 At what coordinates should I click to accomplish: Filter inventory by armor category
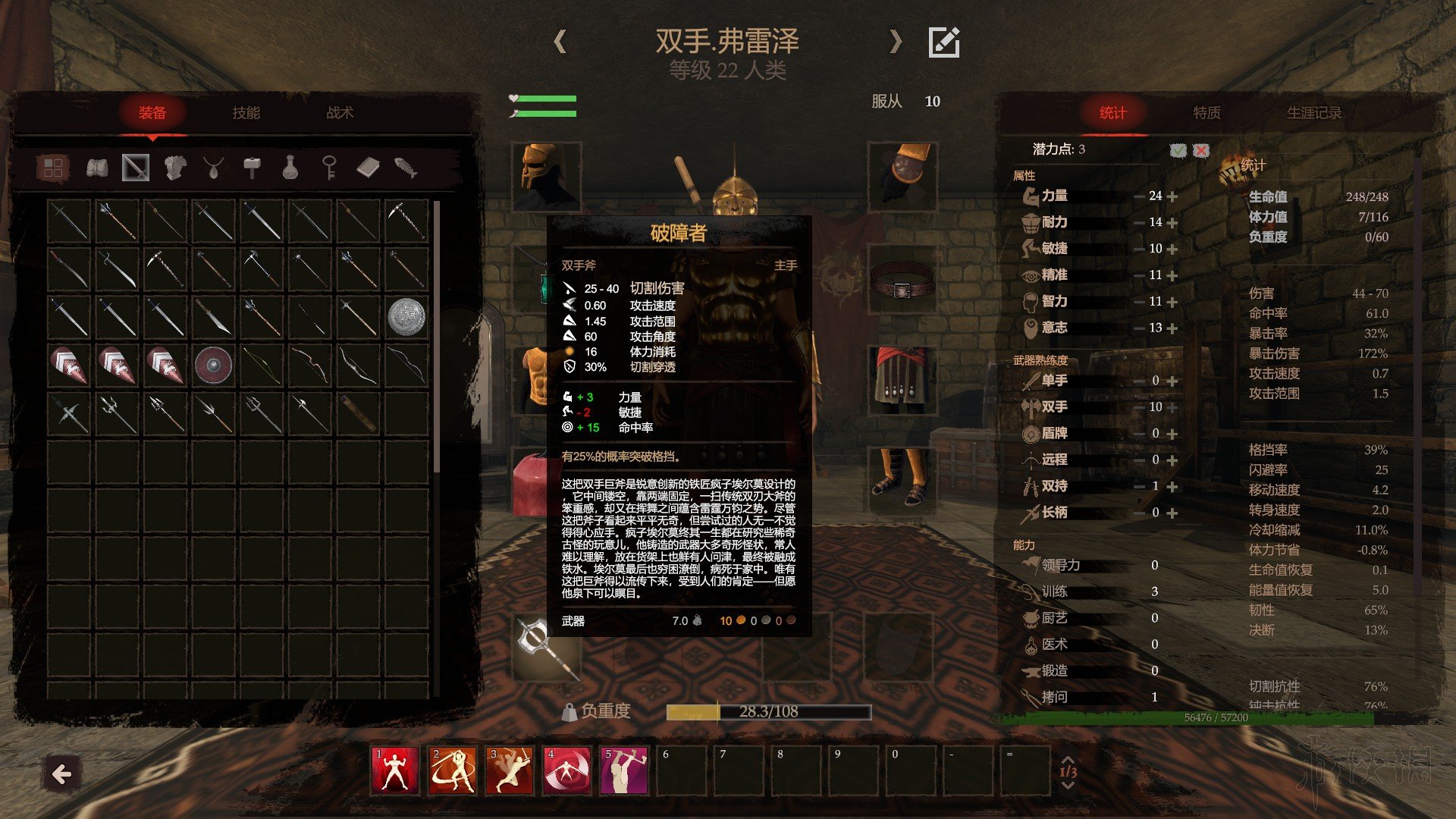point(175,168)
